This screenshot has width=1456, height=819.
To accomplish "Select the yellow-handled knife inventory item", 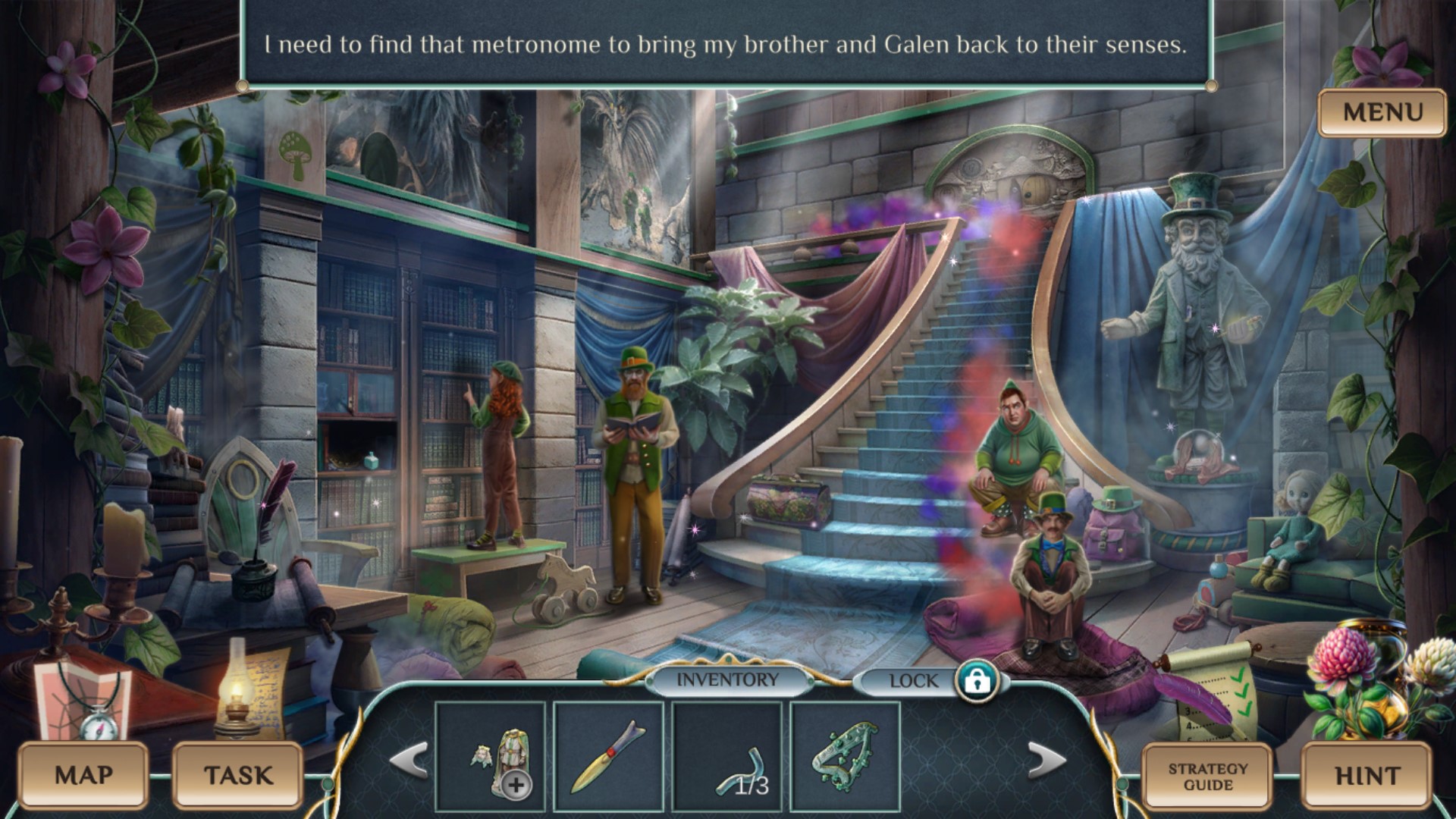I will click(608, 757).
